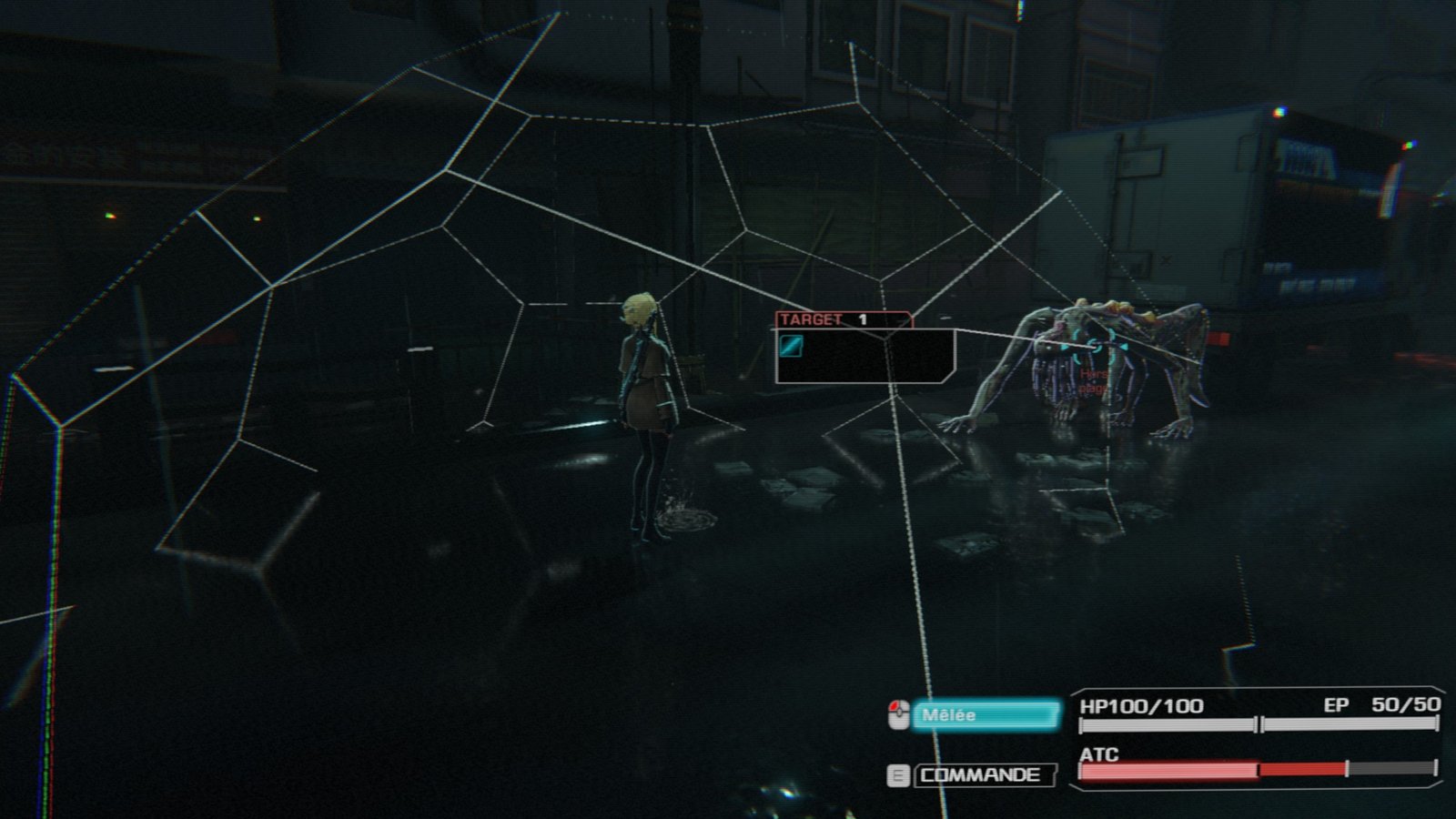Select the Mêlée attack button
Screen dimensions: 1456x819
click(x=986, y=715)
